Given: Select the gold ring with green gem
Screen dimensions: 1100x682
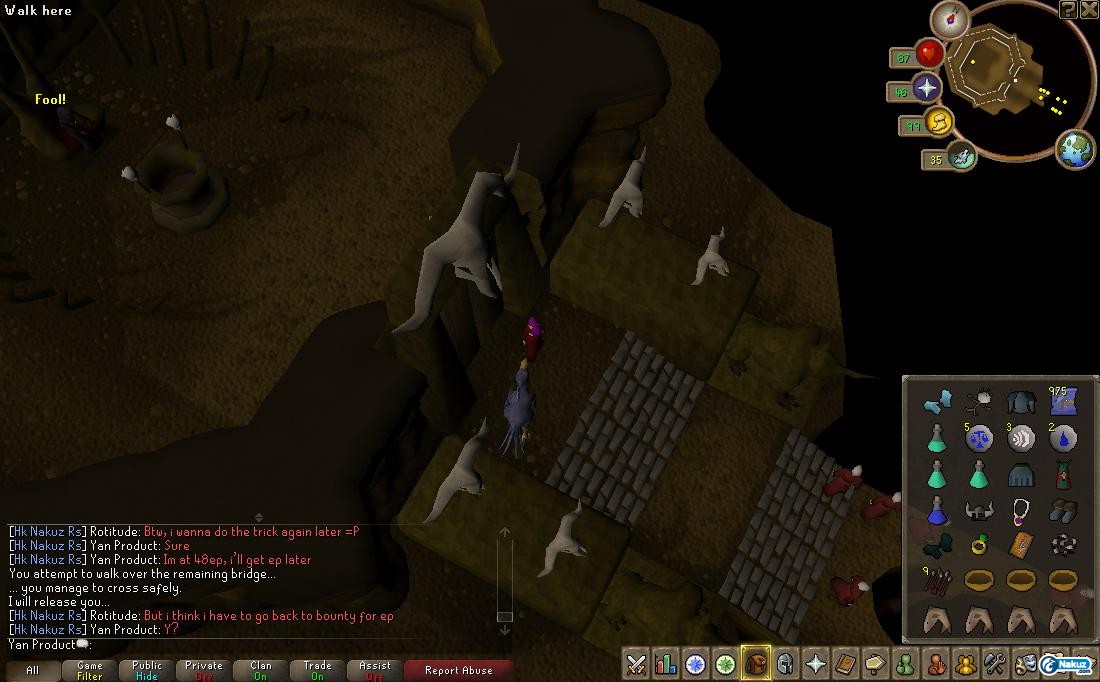Looking at the screenshot, I should click(x=979, y=545).
